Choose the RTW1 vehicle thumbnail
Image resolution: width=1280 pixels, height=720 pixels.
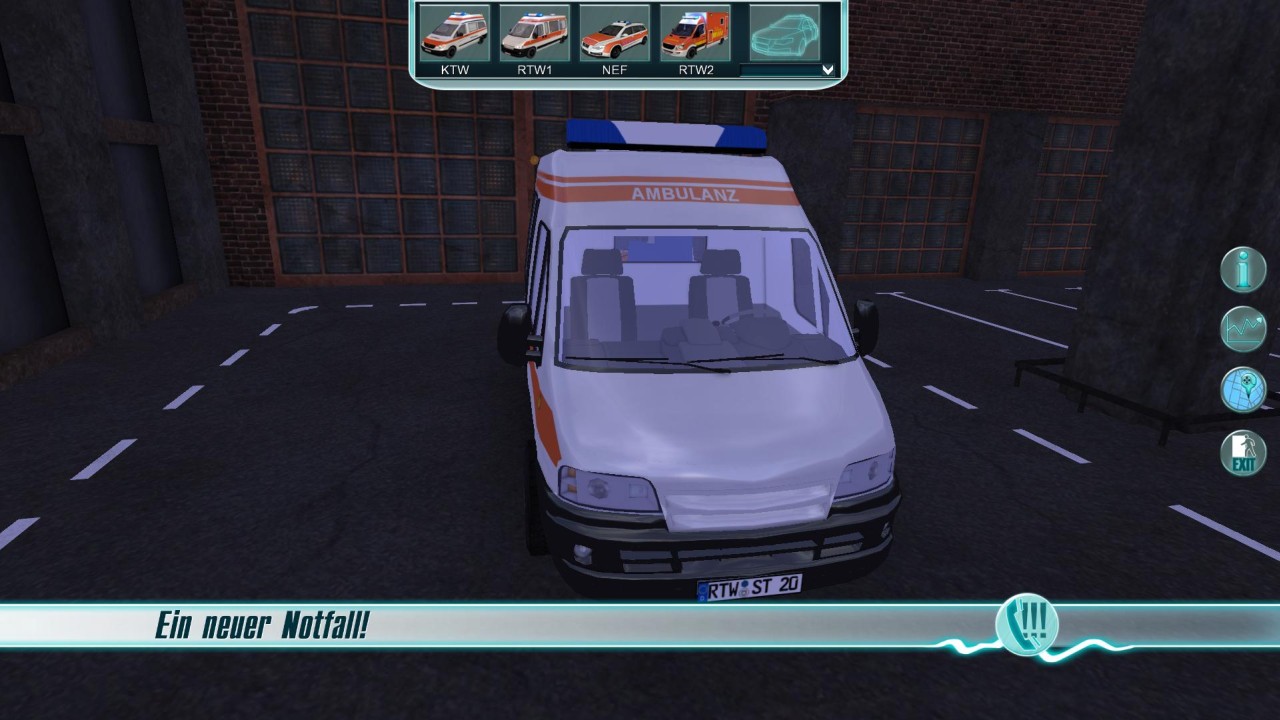[x=534, y=35]
